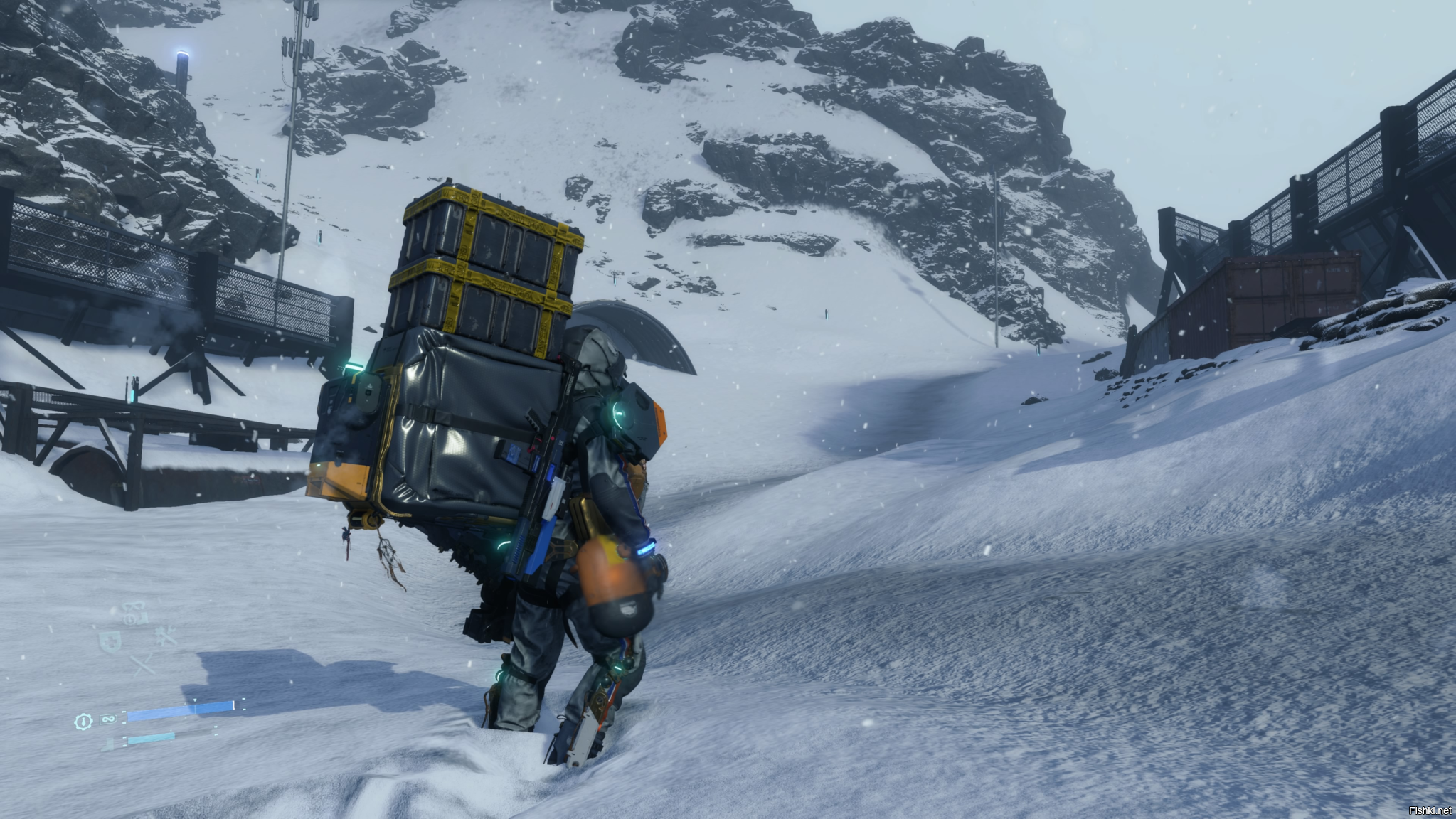
Task: Click the boot icon beside the cyan bar
Action: (x=109, y=744)
